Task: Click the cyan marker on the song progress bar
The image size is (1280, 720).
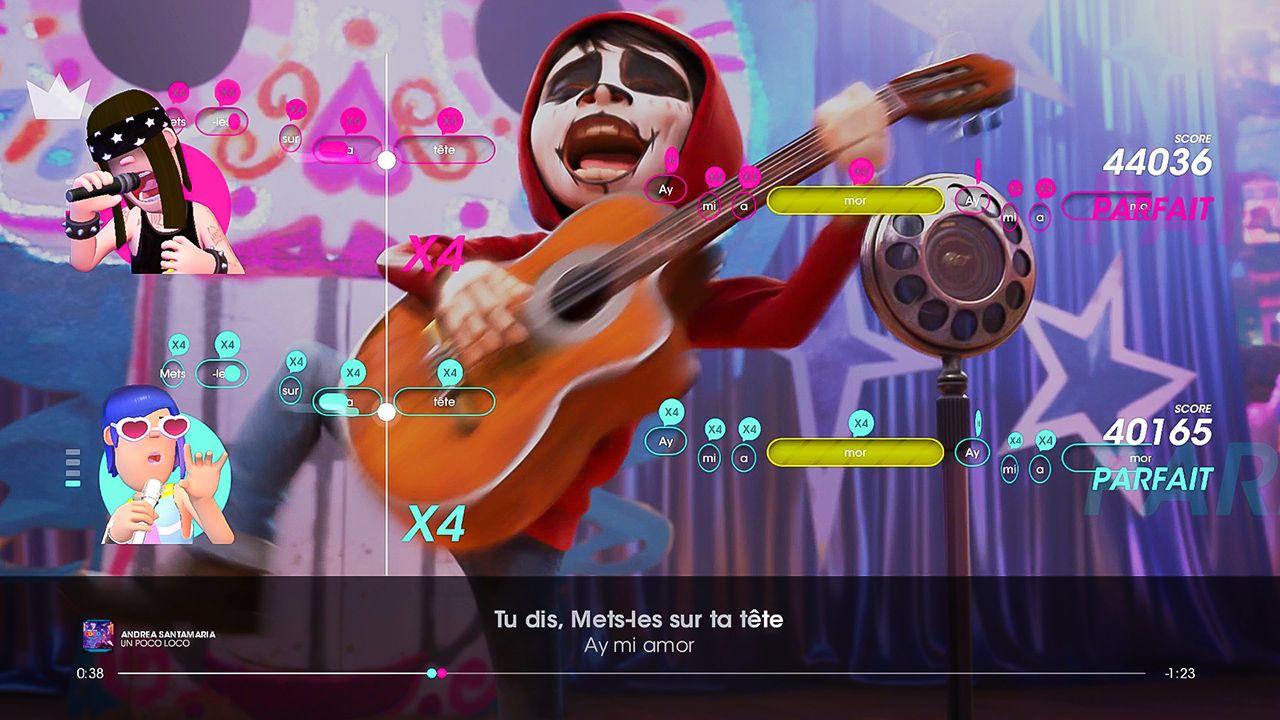Action: [x=432, y=673]
